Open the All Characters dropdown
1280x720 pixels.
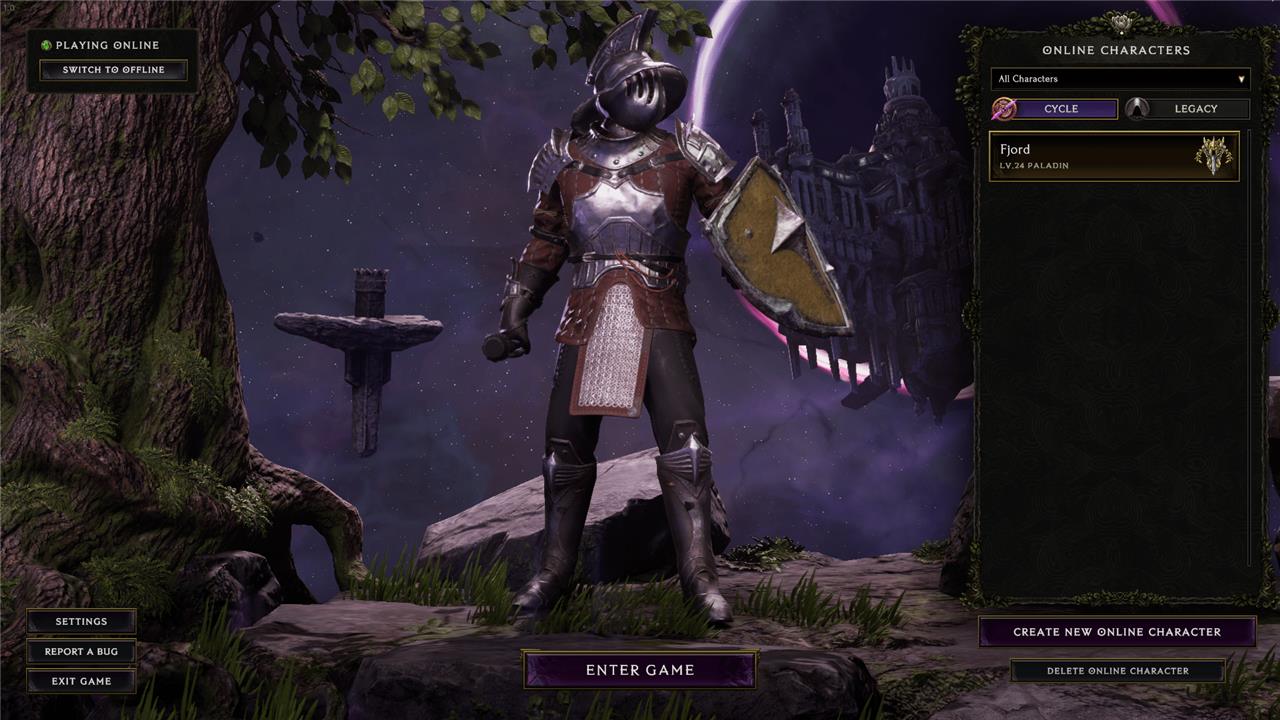click(x=1120, y=79)
